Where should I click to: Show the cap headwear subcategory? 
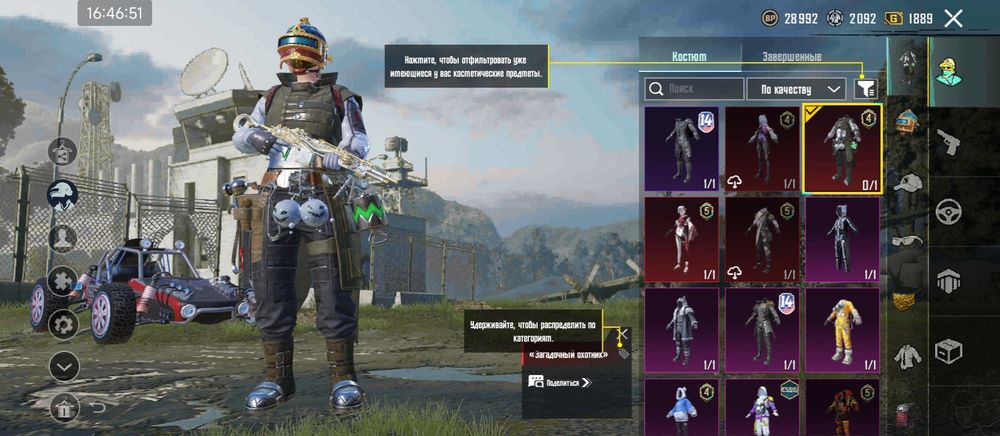tap(907, 182)
